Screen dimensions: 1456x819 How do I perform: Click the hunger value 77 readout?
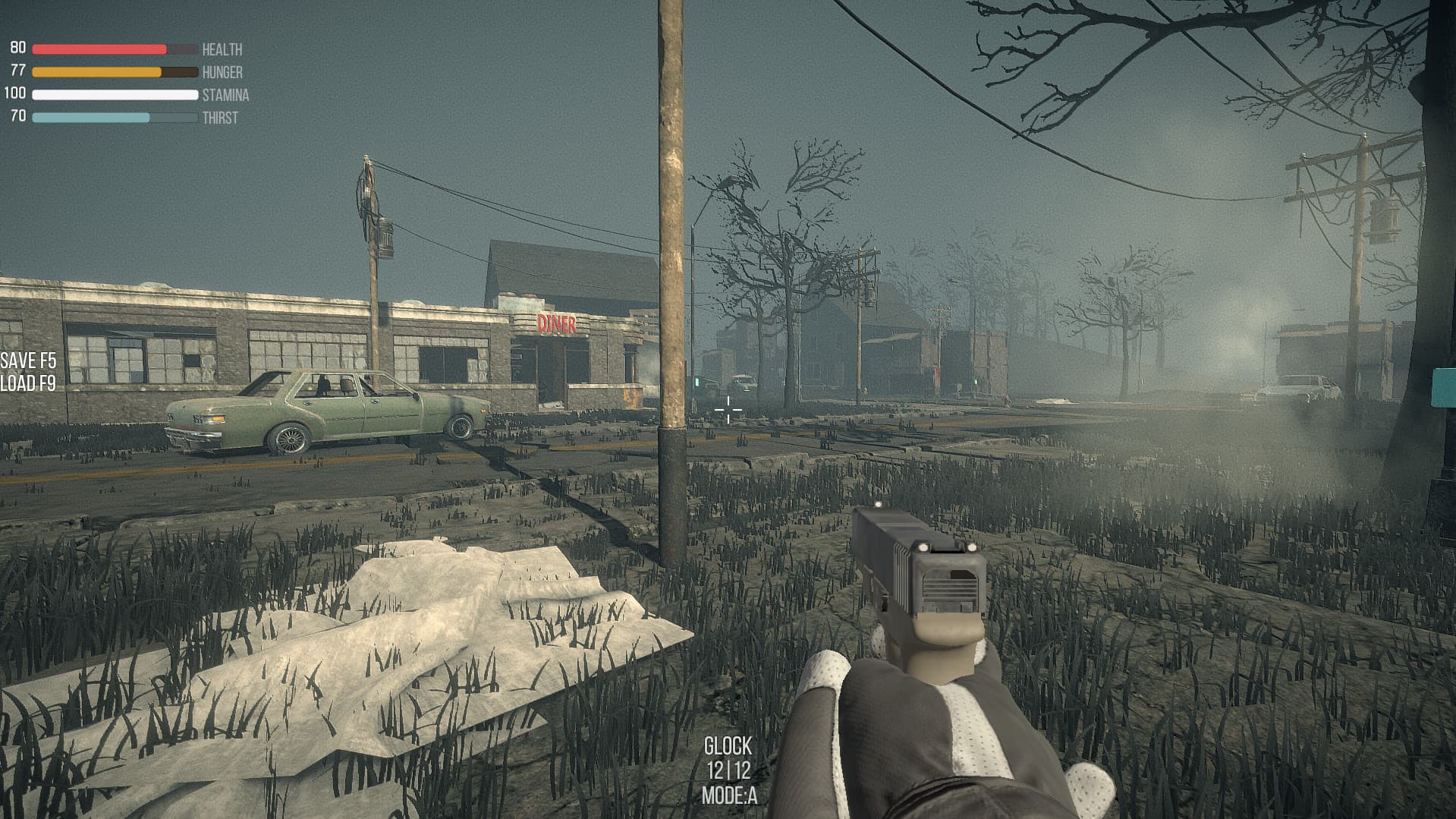(17, 71)
